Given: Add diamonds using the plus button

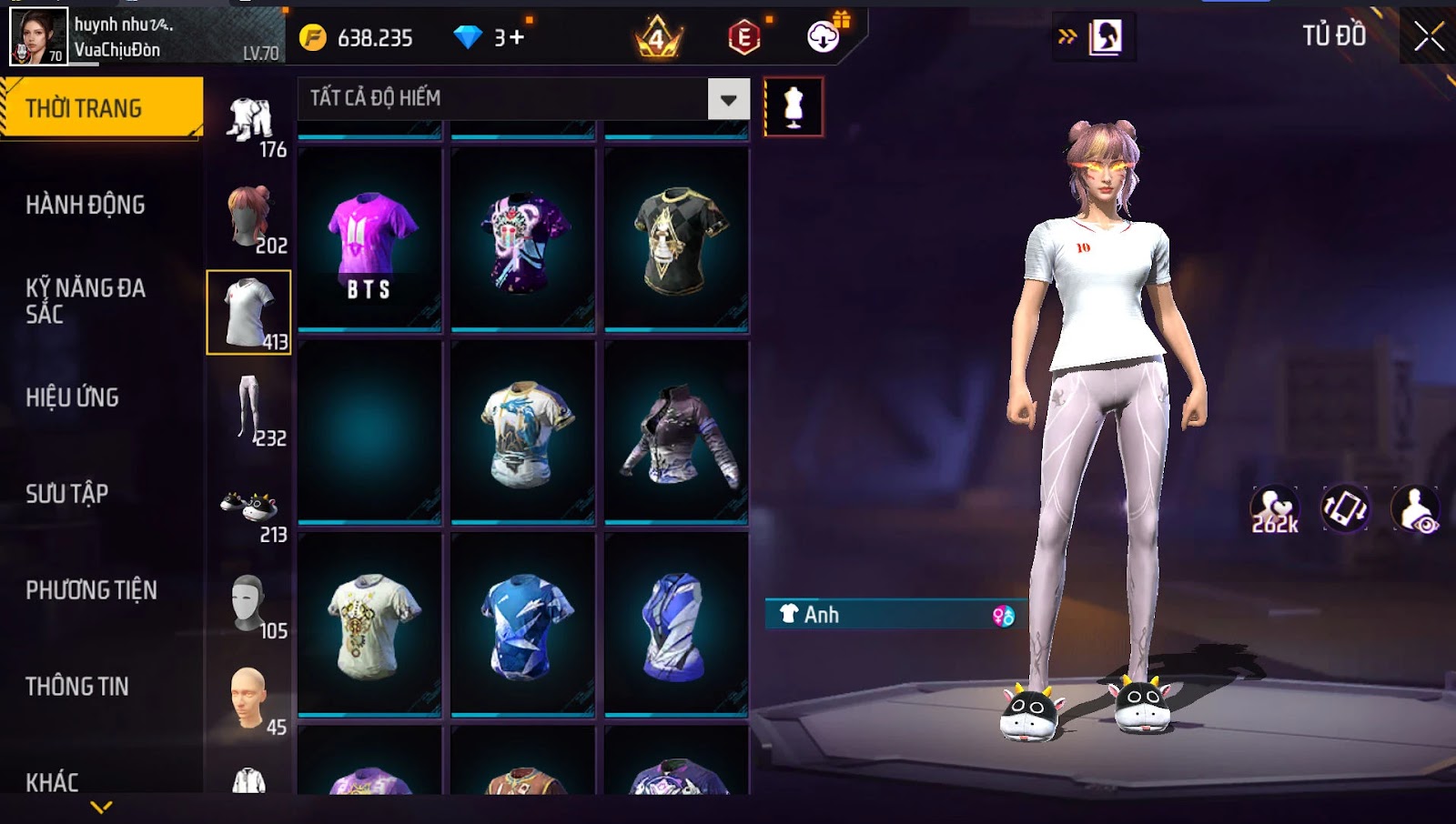Looking at the screenshot, I should [516, 38].
